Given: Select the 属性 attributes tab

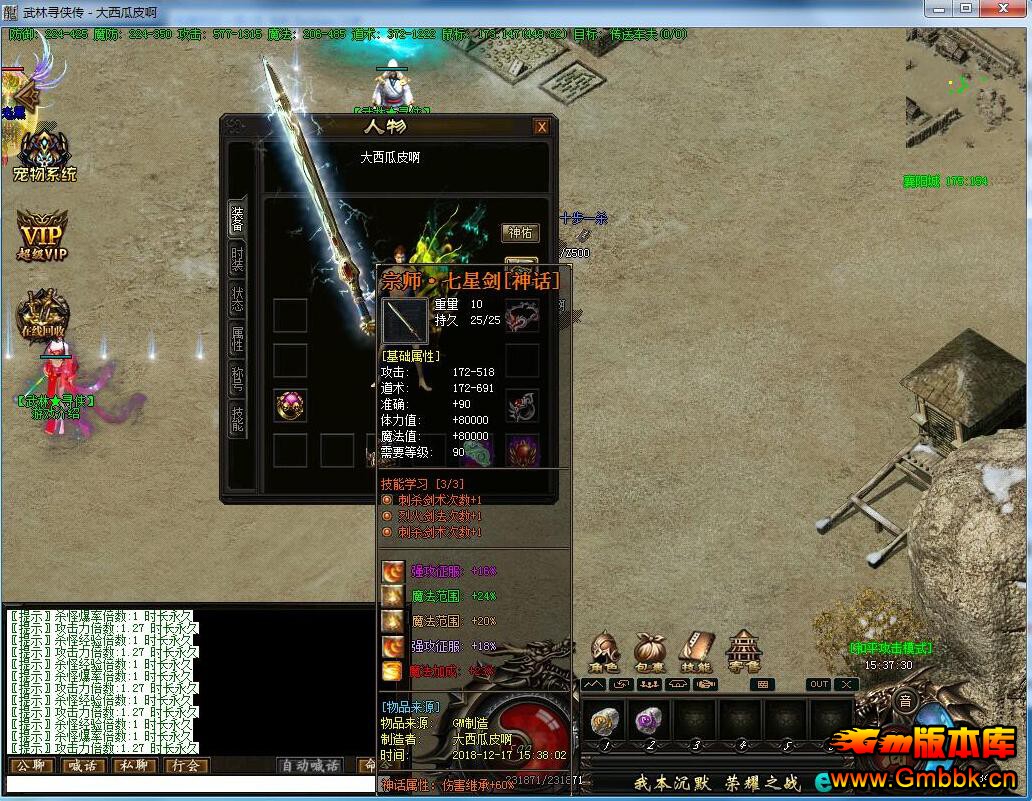Looking at the screenshot, I should (x=237, y=340).
